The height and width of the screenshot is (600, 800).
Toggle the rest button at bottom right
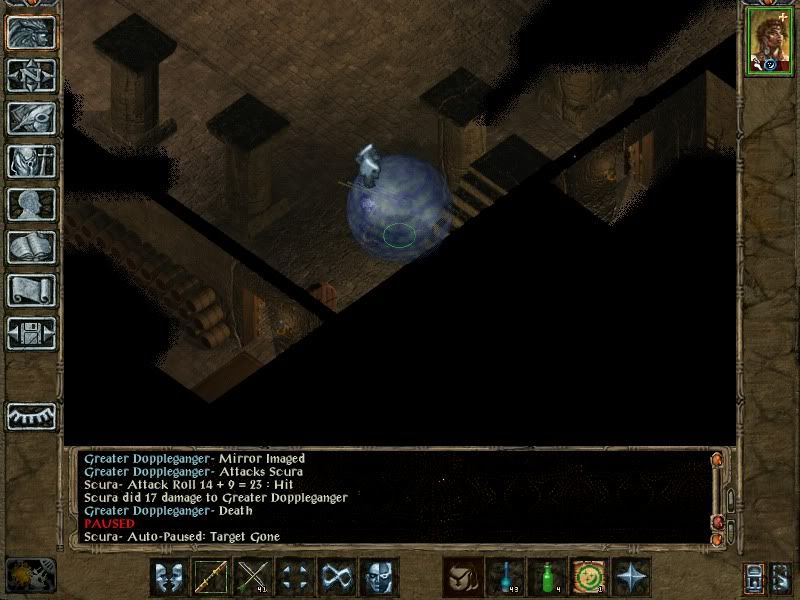point(781,577)
